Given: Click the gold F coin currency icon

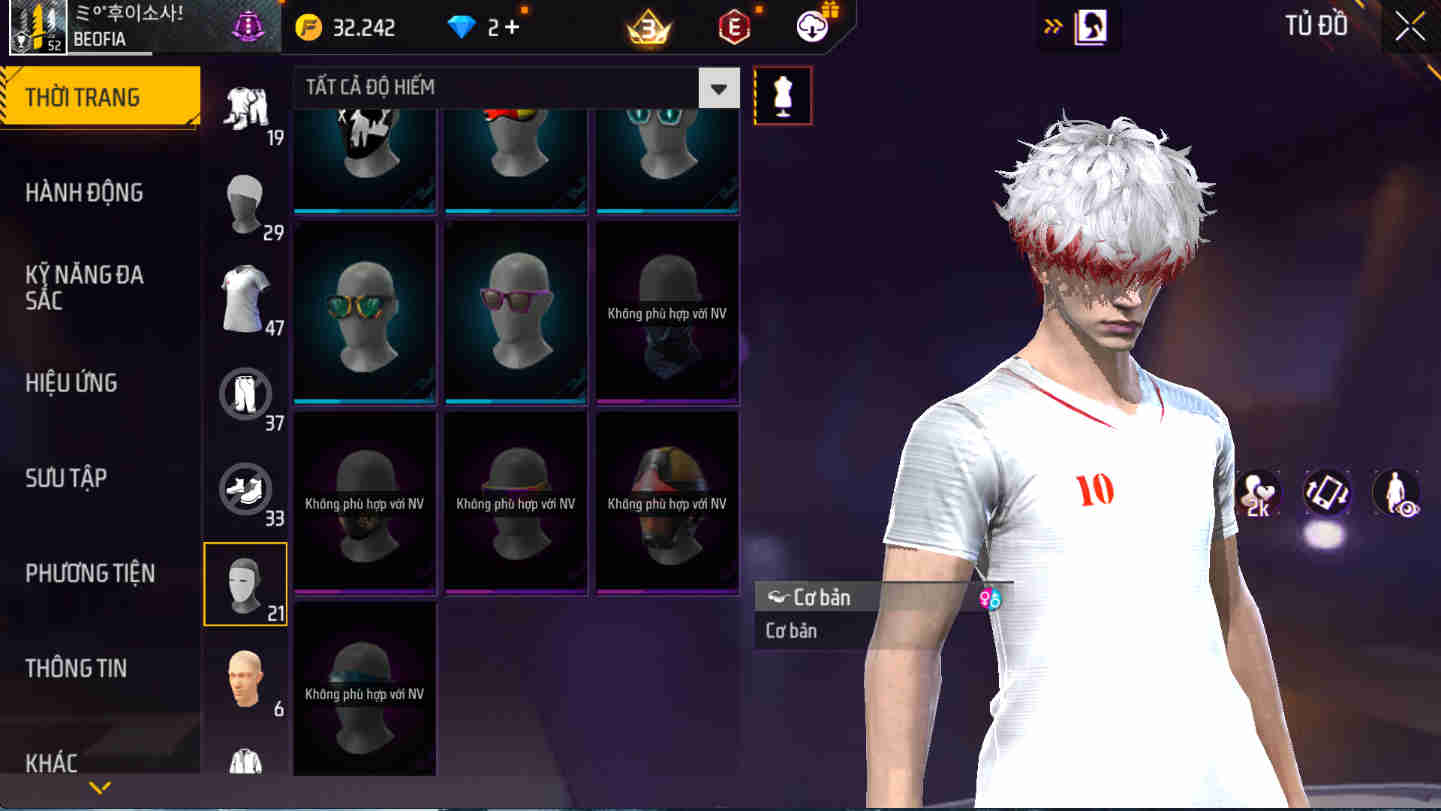Looking at the screenshot, I should point(311,27).
